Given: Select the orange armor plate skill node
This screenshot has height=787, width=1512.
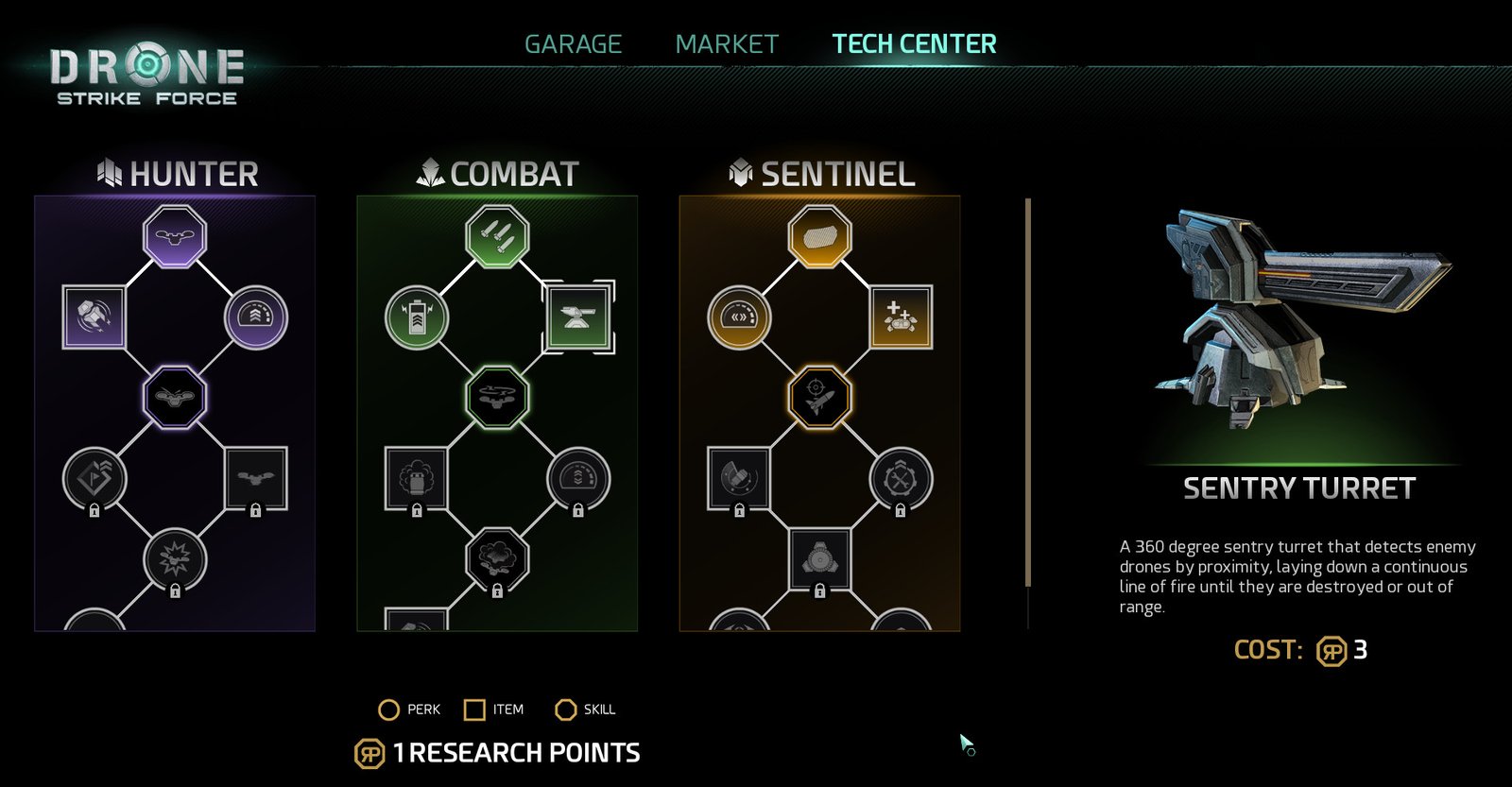Looking at the screenshot, I should [x=819, y=236].
